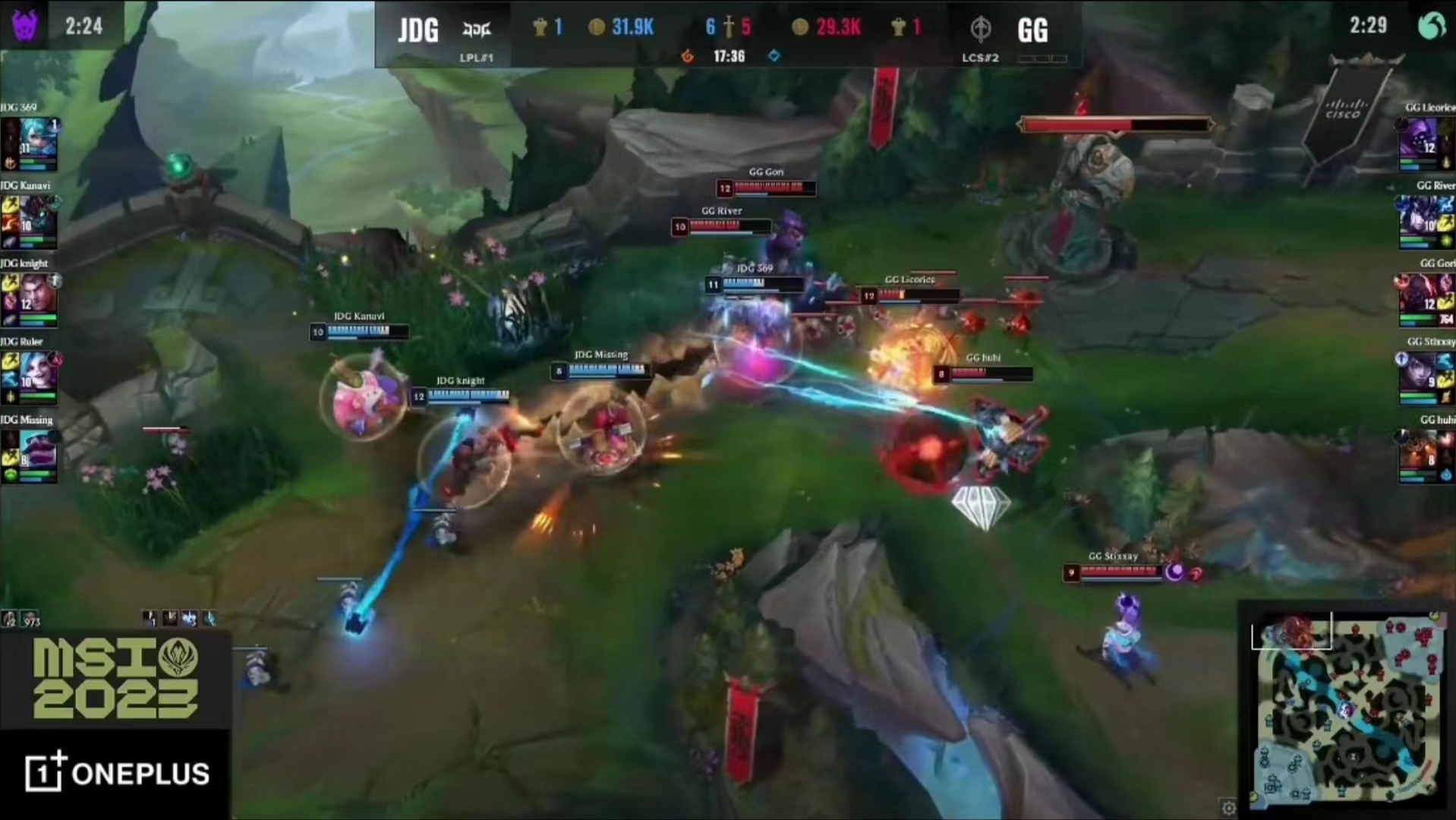Image resolution: width=1456 pixels, height=820 pixels.
Task: Open the gear settings beside the minimap
Action: (x=1229, y=806)
